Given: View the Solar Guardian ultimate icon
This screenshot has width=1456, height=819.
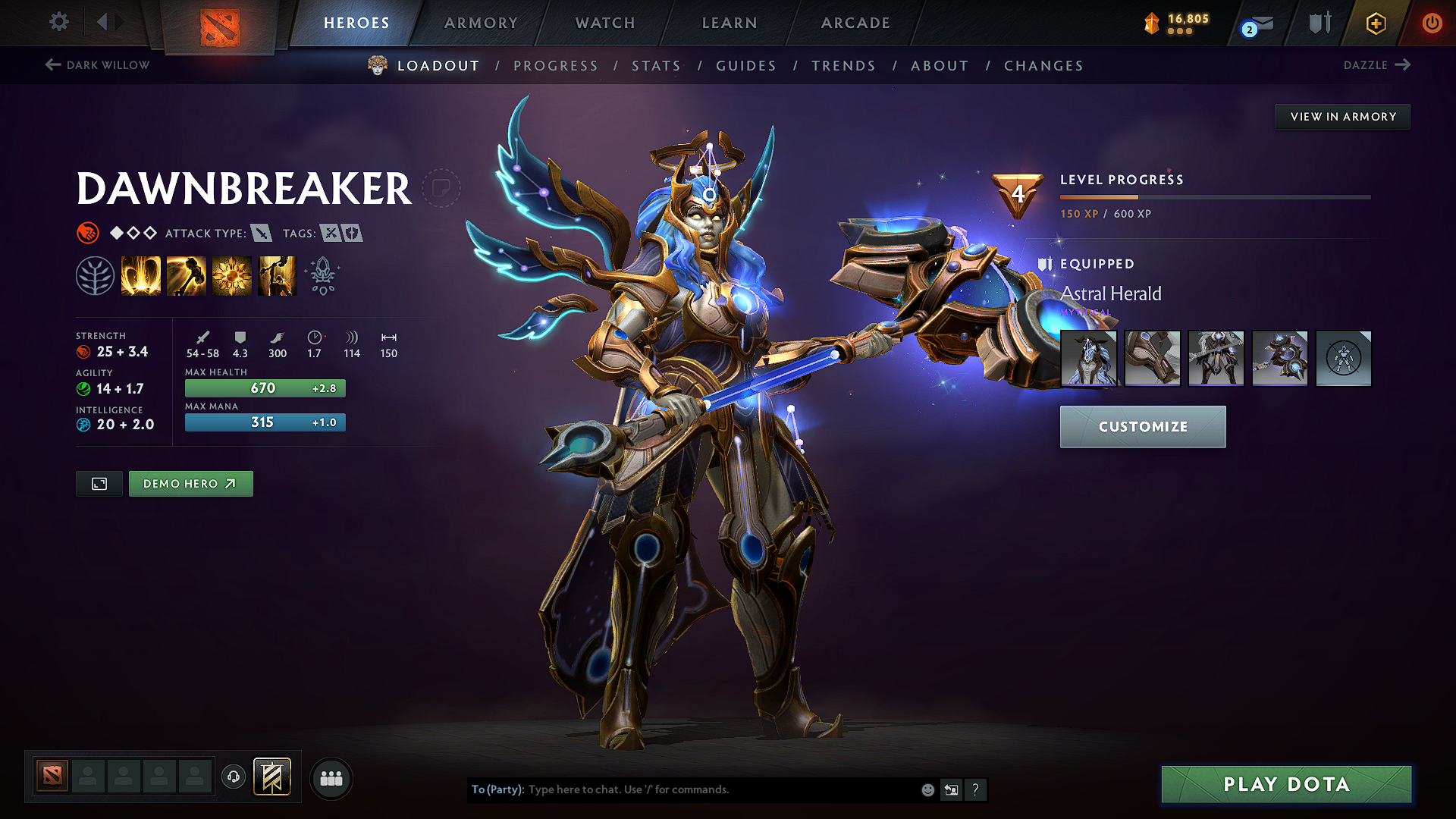Looking at the screenshot, I should [277, 275].
